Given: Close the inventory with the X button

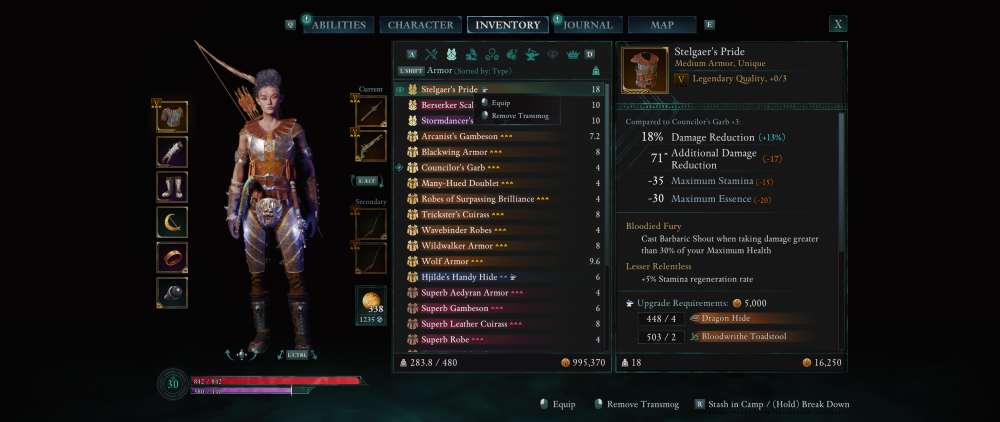Looking at the screenshot, I should [x=838, y=24].
